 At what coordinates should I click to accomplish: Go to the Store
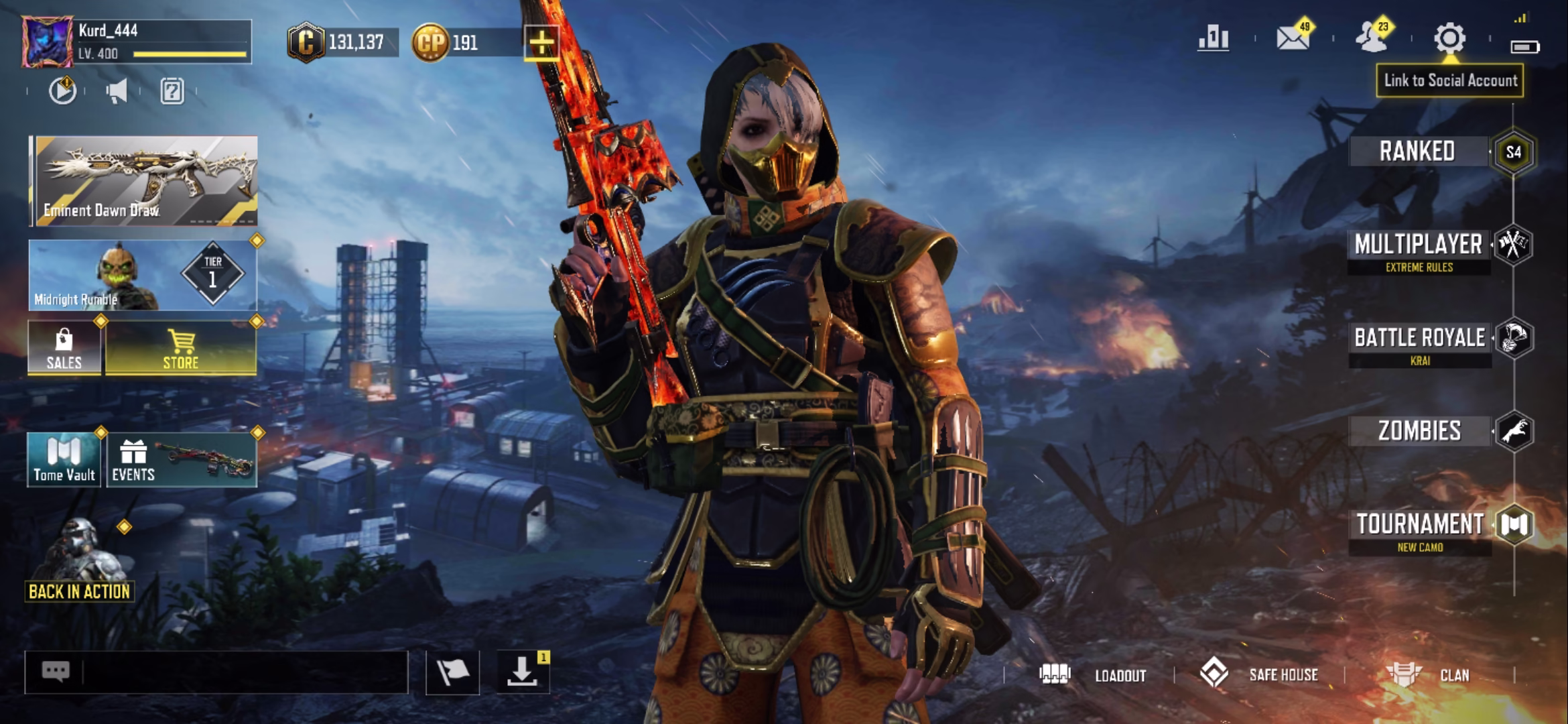[x=181, y=349]
